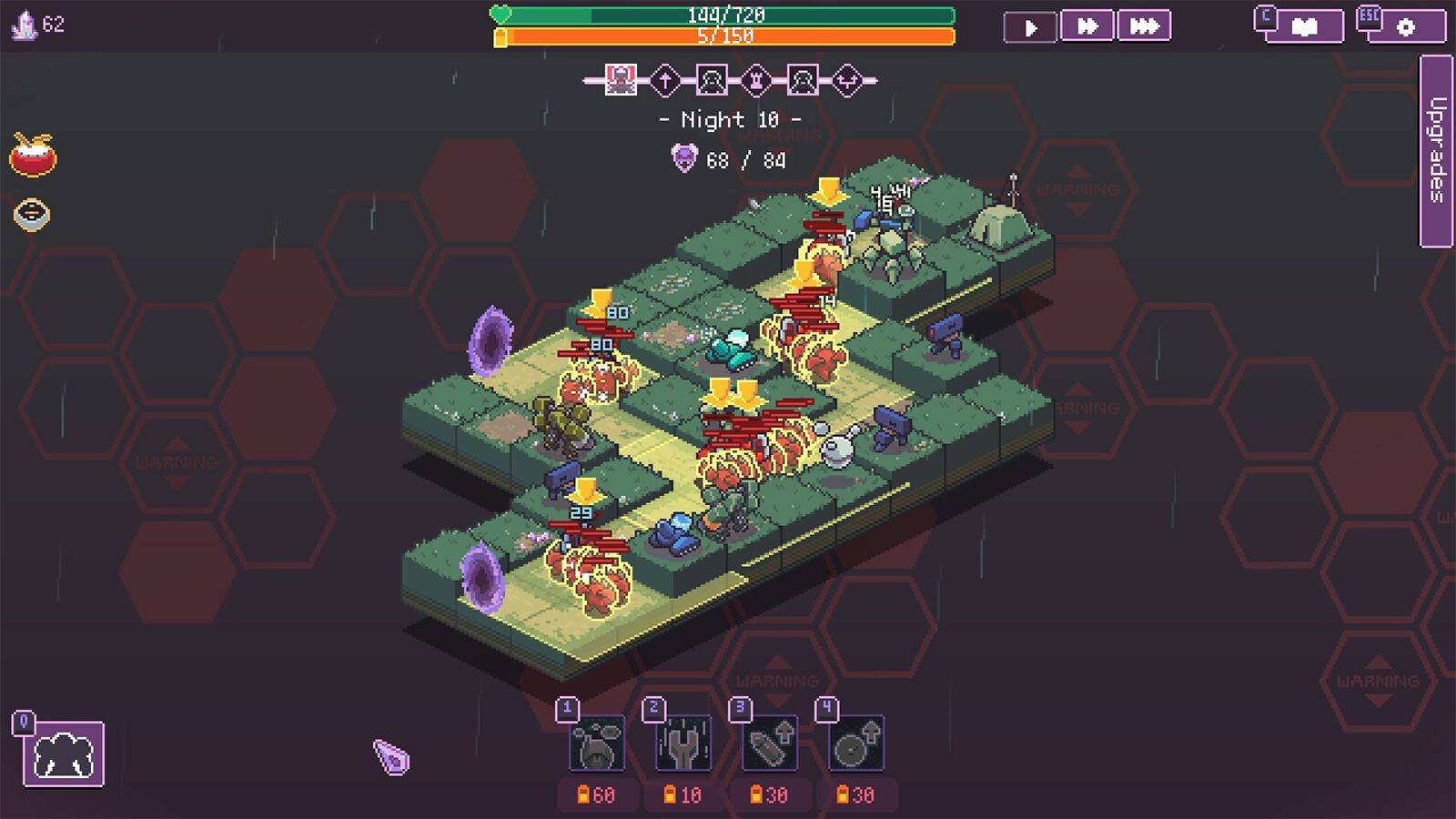Activate the mushroom ability costing 60
This screenshot has width=1456, height=819.
click(x=597, y=744)
